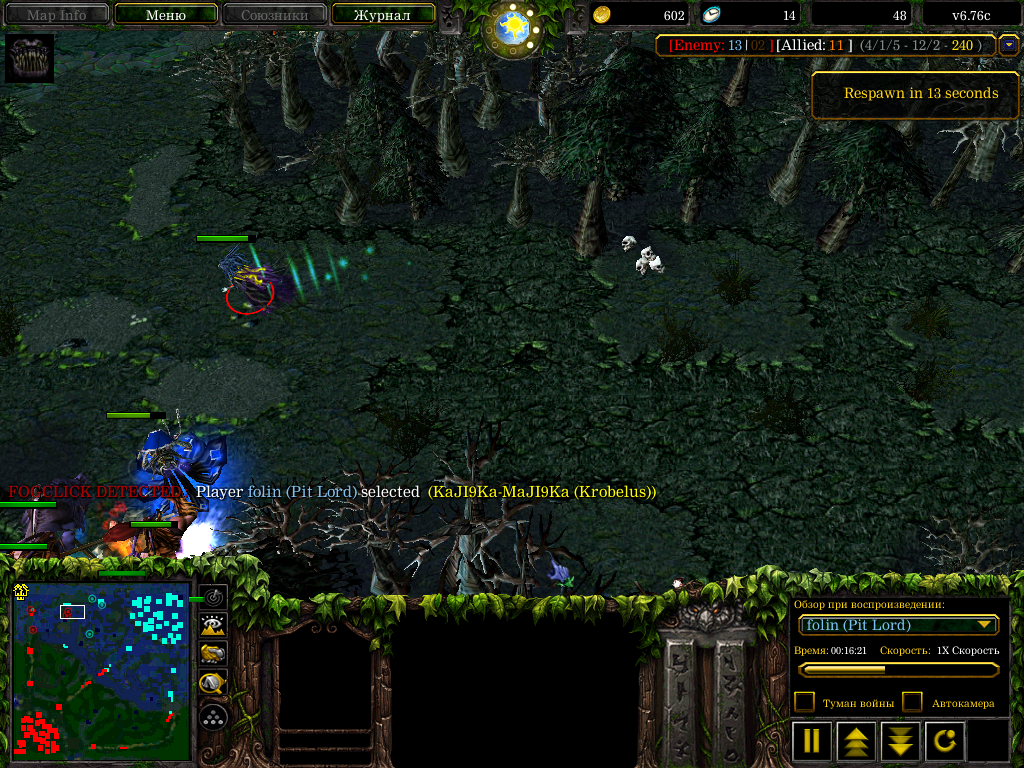The height and width of the screenshot is (768, 1024).
Task: Toggle formation movement button (dots icon)
Action: coord(213,716)
